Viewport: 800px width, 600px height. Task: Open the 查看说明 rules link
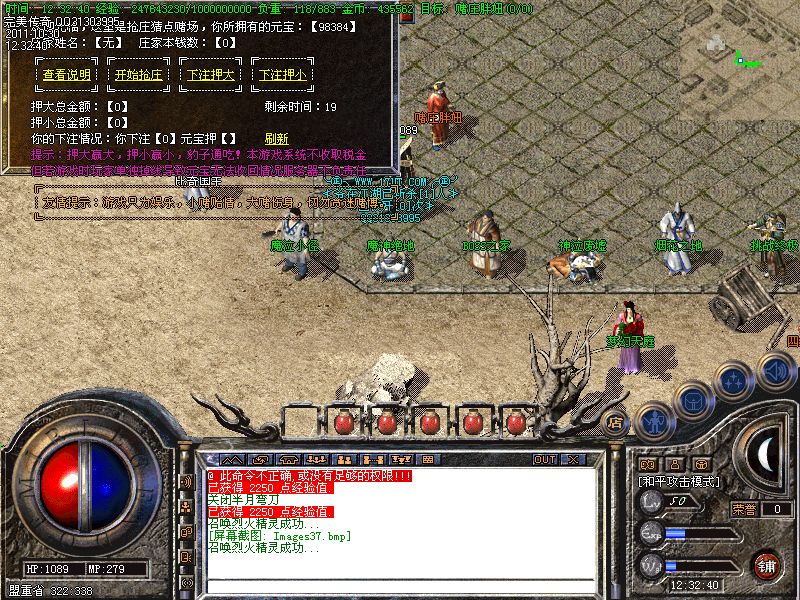tap(67, 75)
